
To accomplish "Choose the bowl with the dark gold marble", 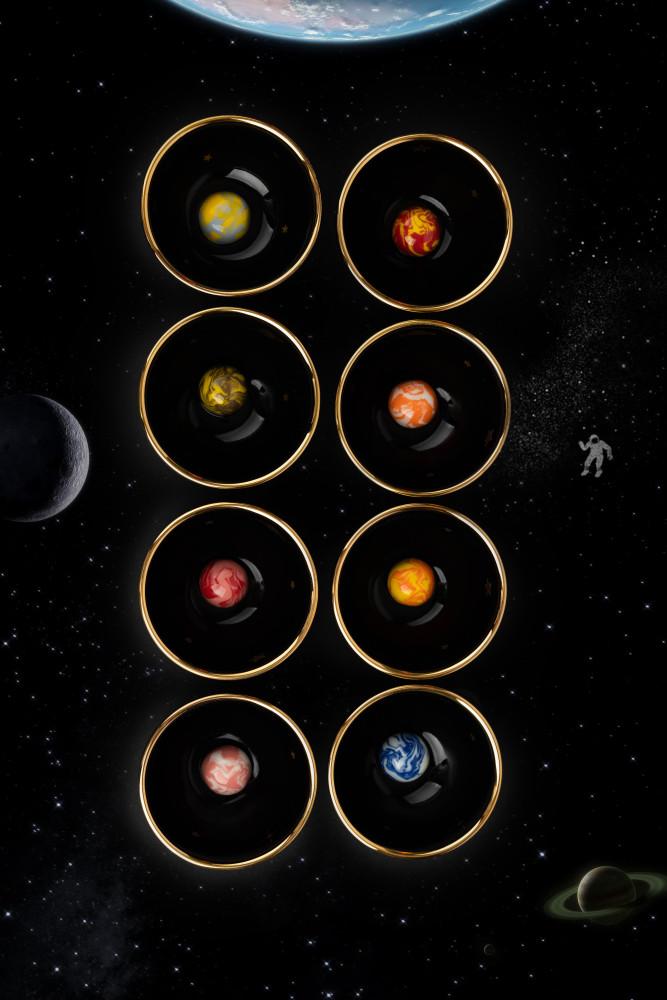I will pos(230,397).
